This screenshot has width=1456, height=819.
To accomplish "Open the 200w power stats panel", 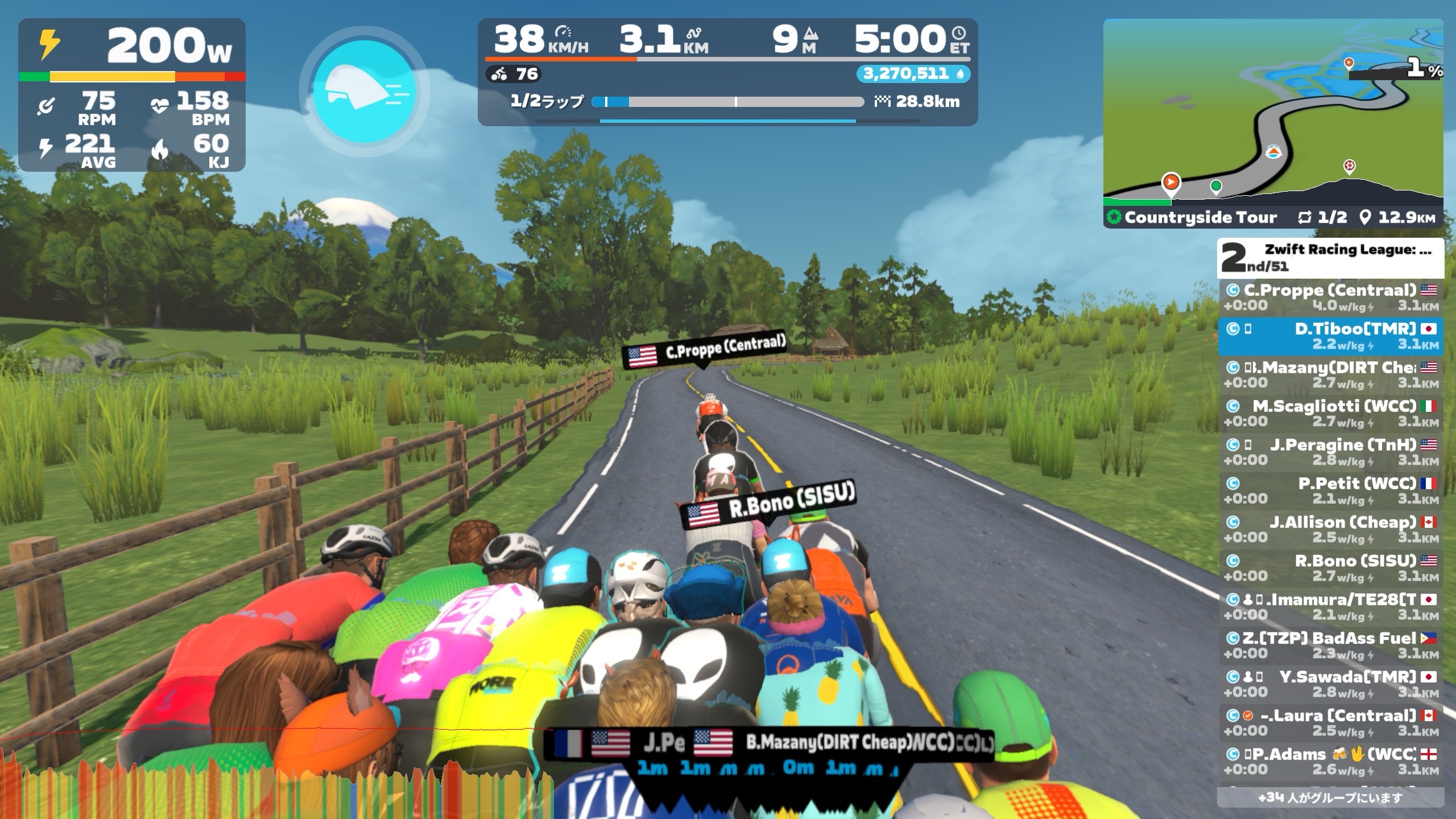I will (x=132, y=94).
